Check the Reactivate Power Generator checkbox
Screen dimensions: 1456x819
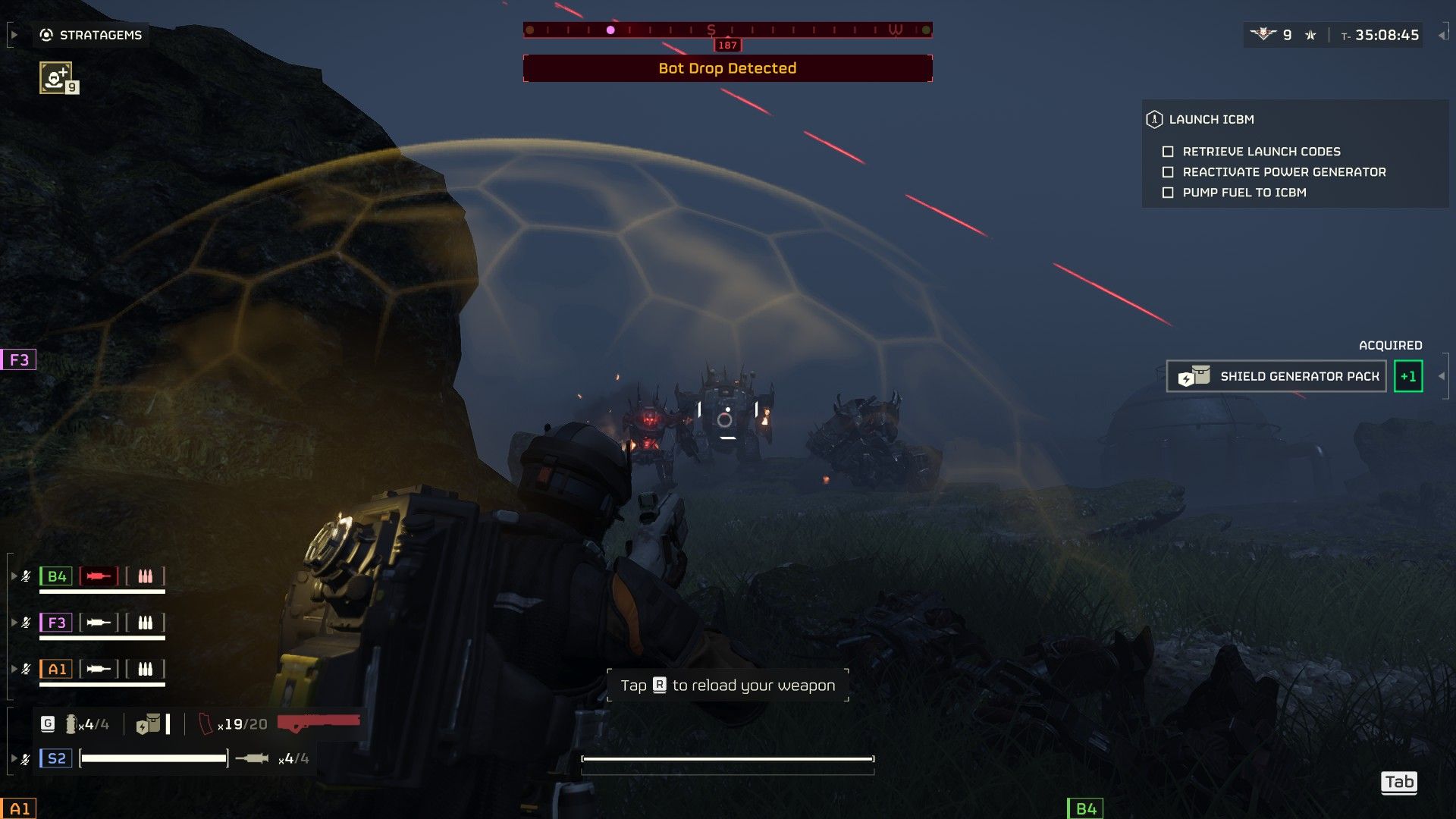coord(1167,172)
